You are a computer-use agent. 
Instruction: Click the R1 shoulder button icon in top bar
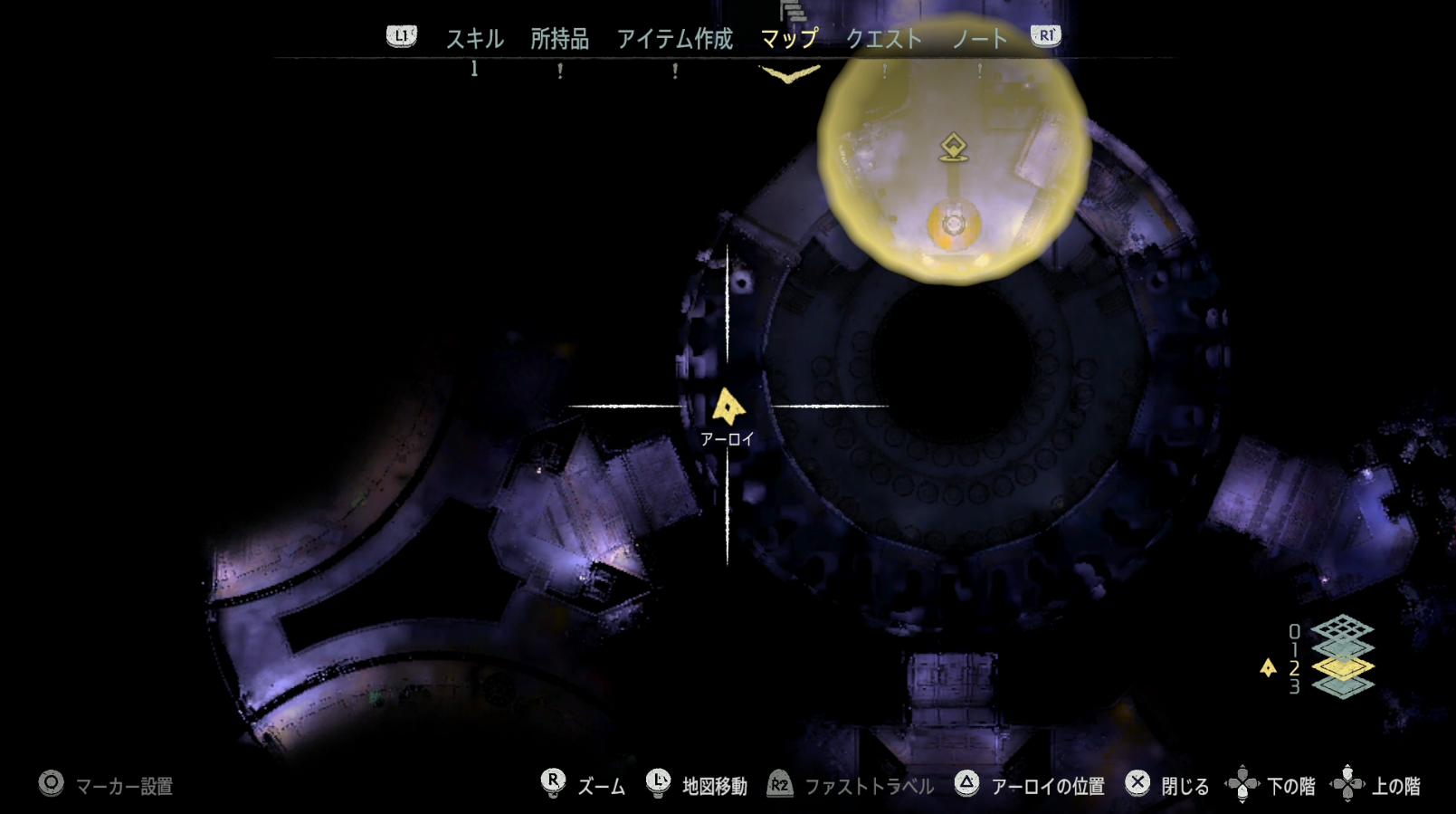pos(1045,37)
